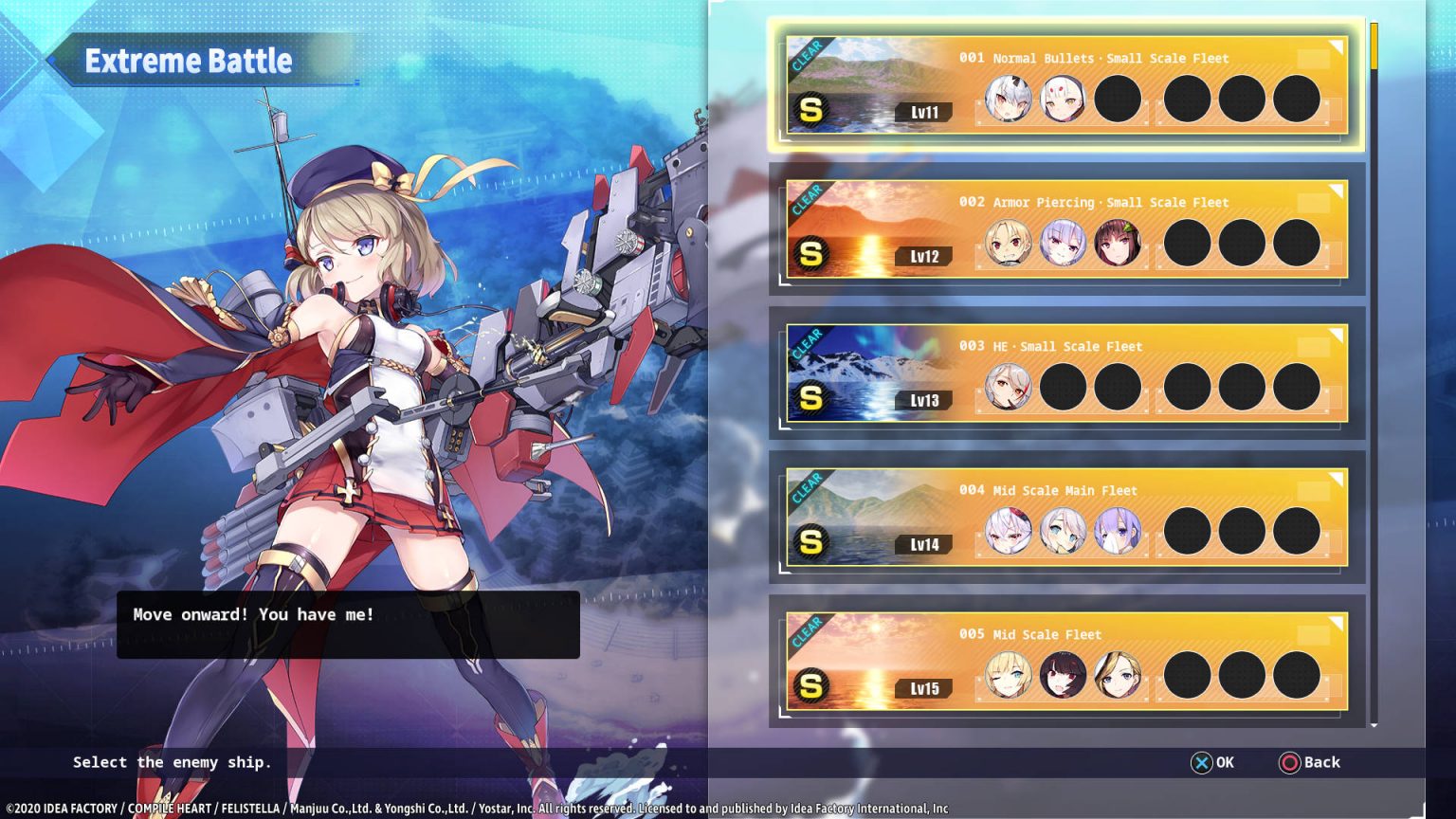
Task: Click the winking character icon on stage 005
Action: coord(1008,675)
